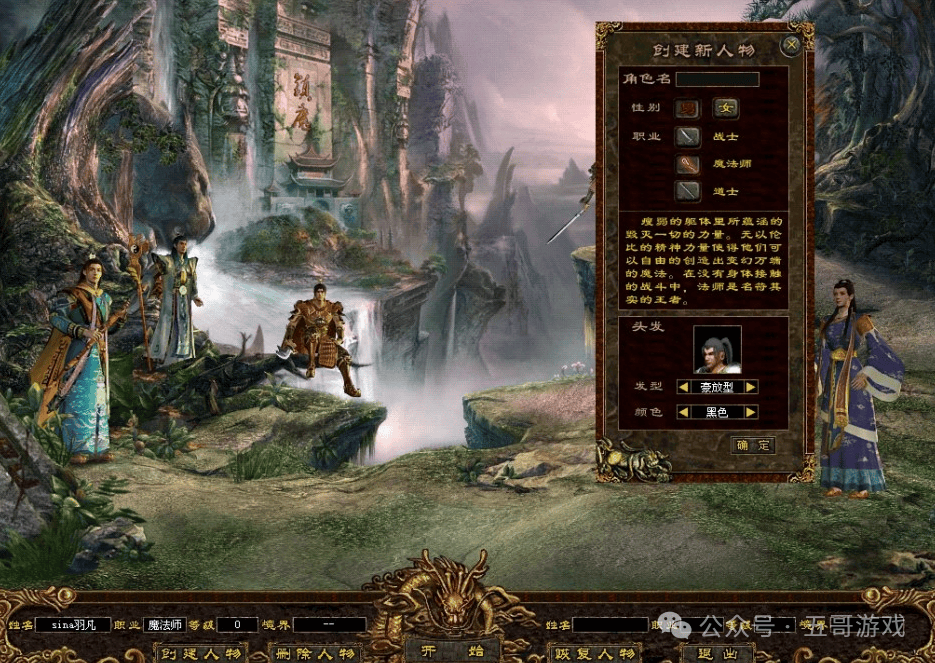The image size is (935, 663).
Task: Confirm creation with the 确定 button
Action: tap(754, 446)
